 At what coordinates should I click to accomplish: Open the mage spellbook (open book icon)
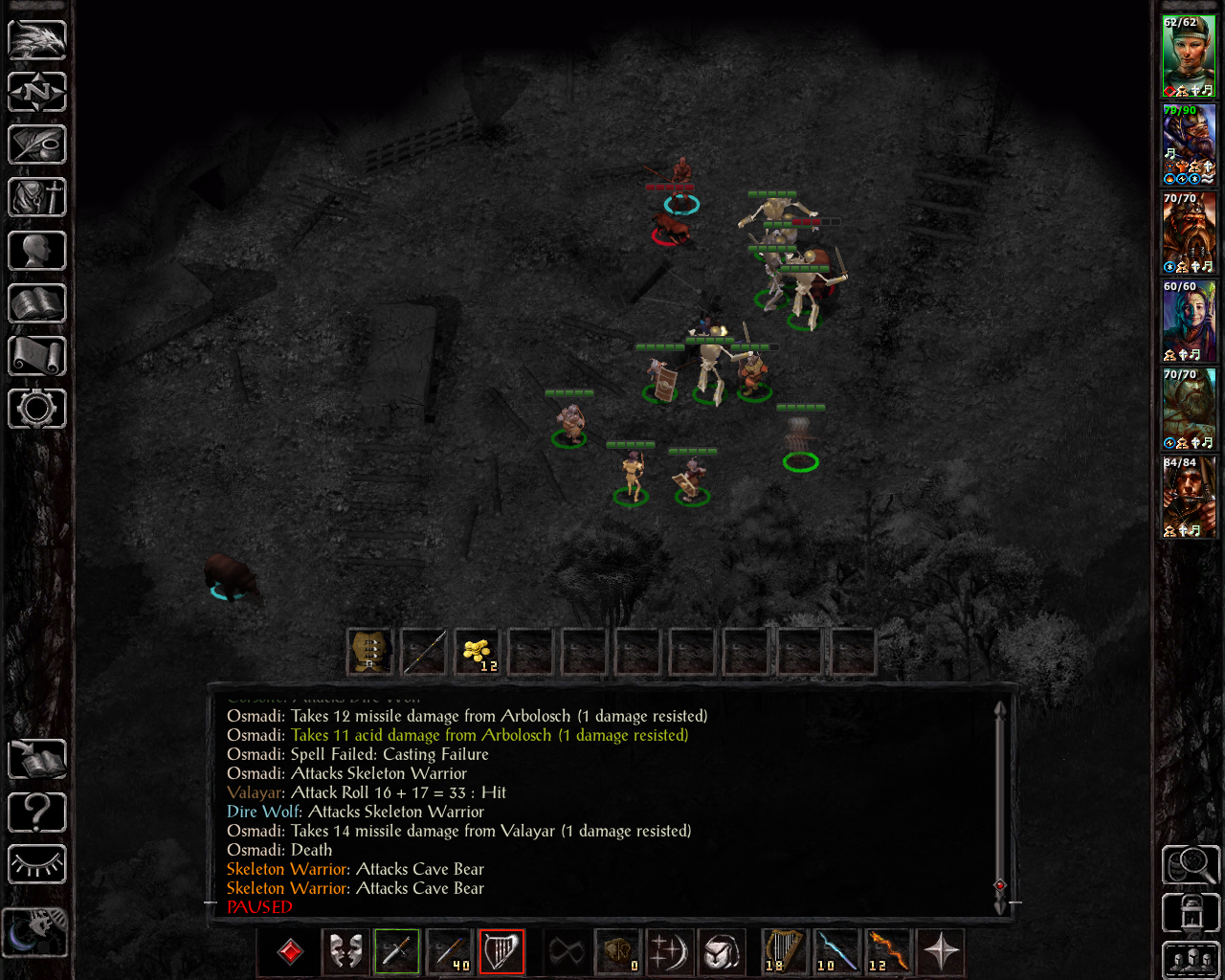point(37,303)
